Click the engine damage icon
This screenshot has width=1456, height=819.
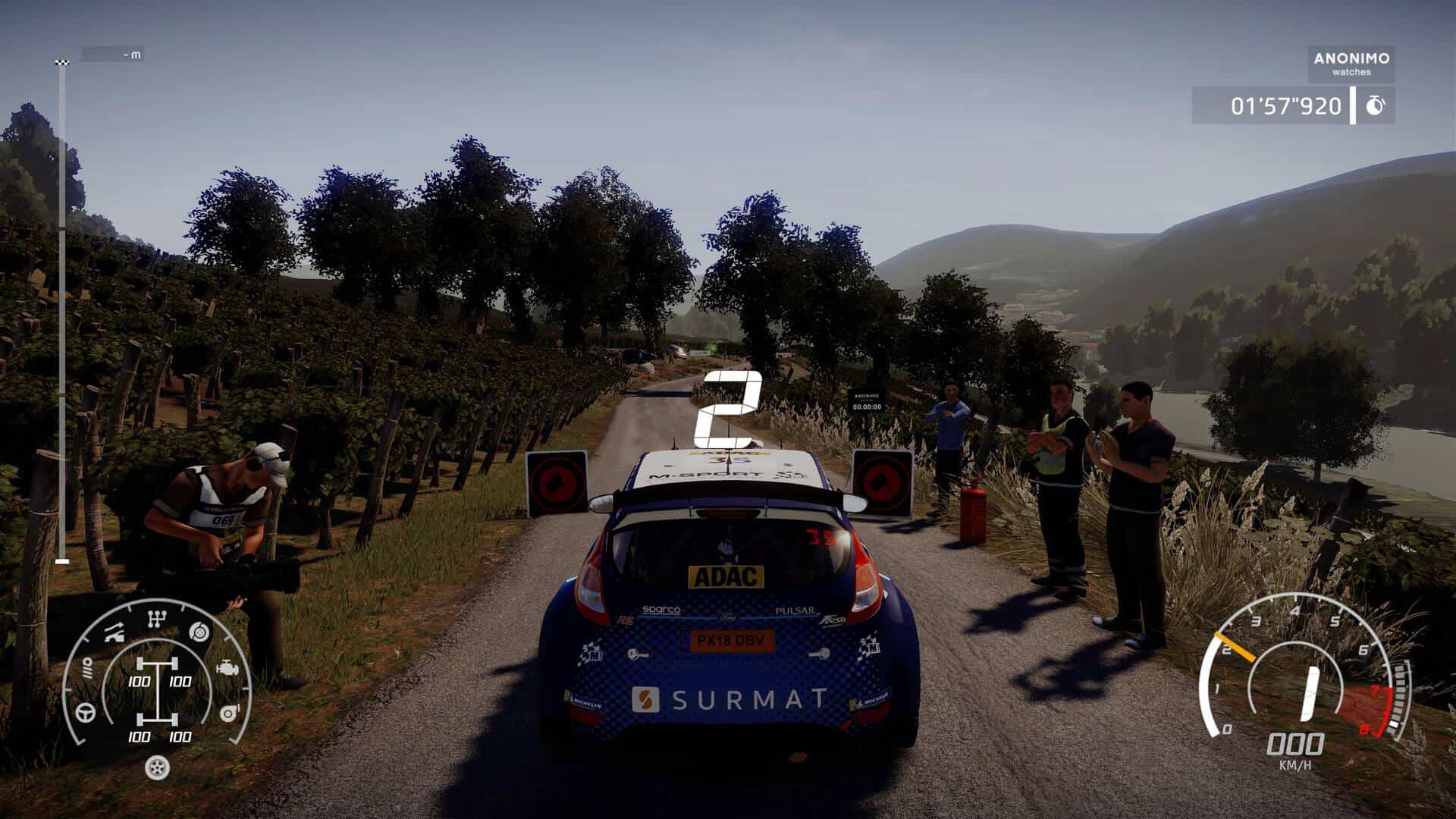[227, 669]
